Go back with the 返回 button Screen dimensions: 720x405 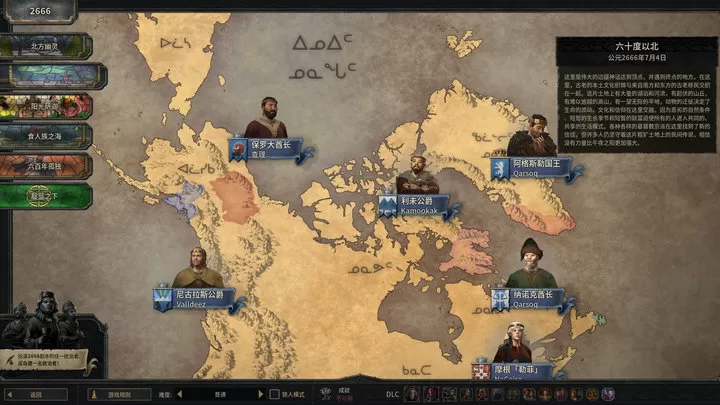tap(36, 394)
